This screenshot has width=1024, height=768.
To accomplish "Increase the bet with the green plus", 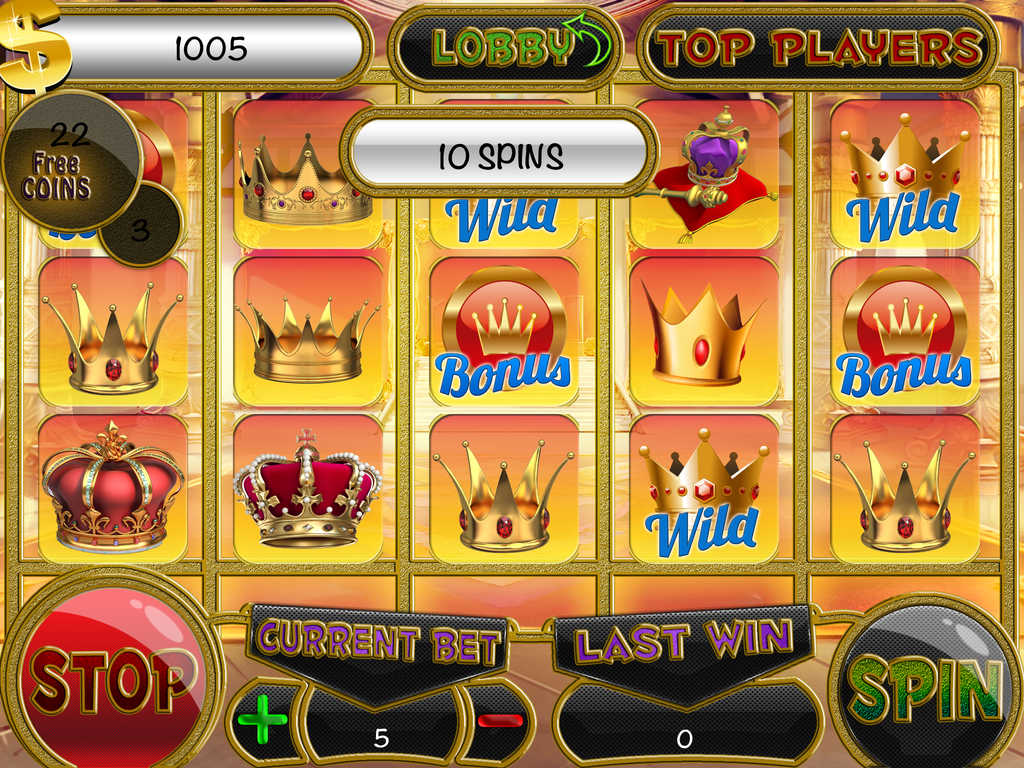I will 263,721.
